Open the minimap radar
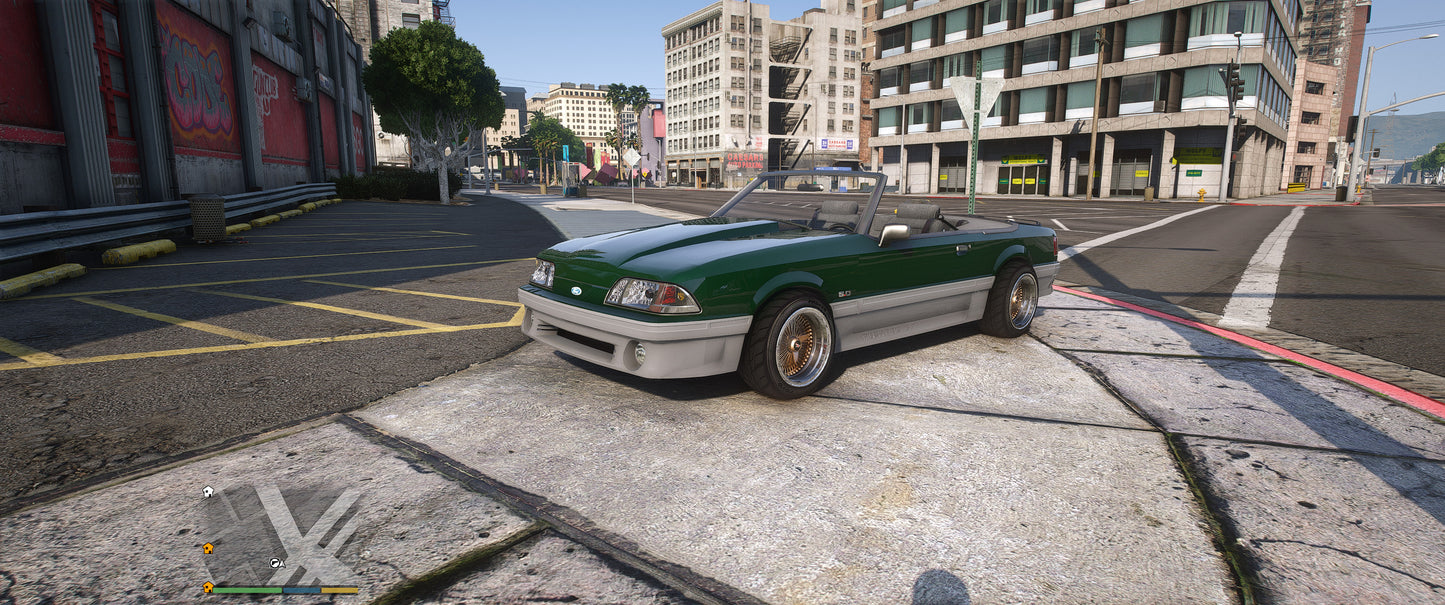1445x605 pixels. tap(280, 535)
